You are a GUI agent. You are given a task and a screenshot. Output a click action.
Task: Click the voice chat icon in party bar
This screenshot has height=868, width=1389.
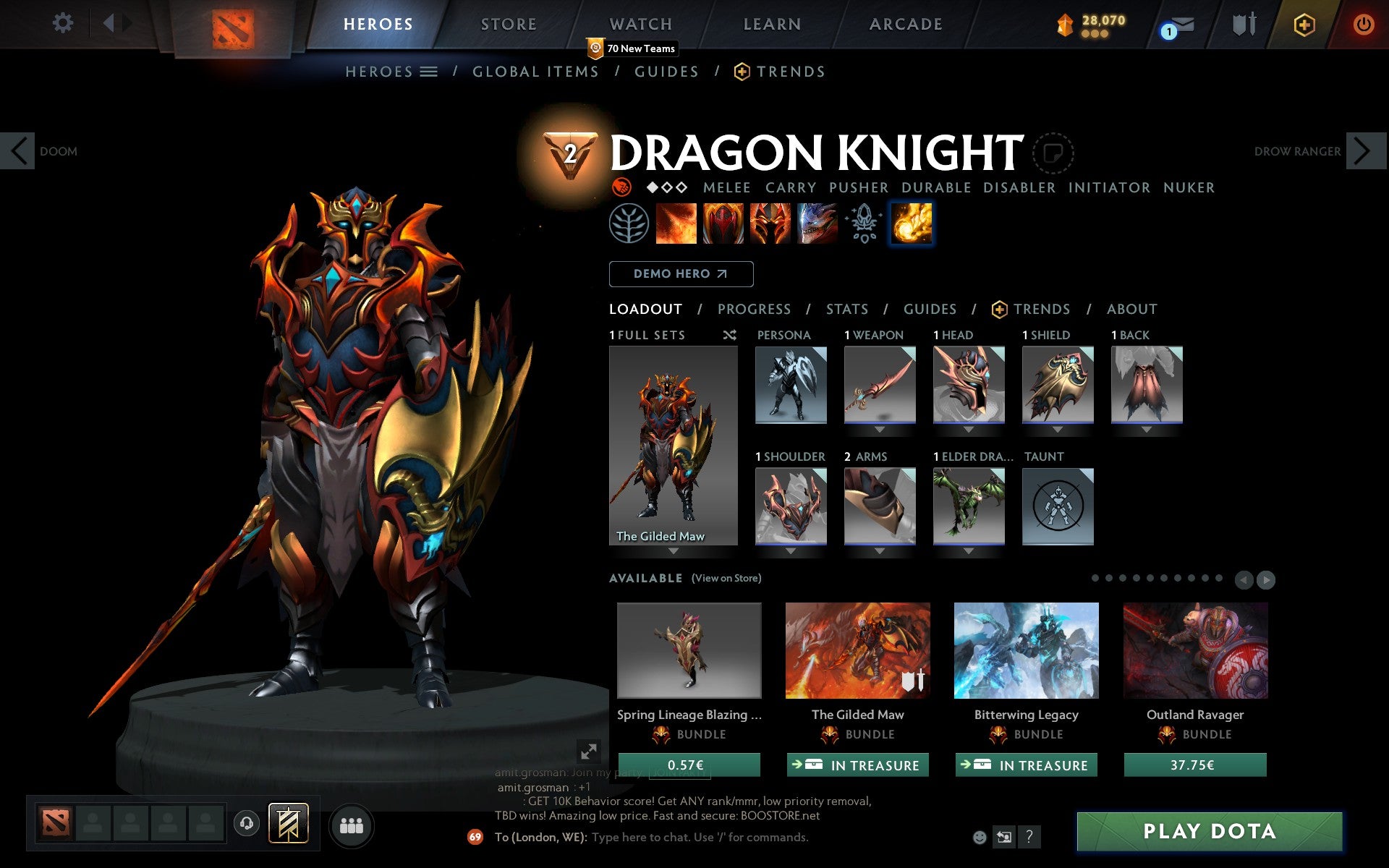point(247,823)
